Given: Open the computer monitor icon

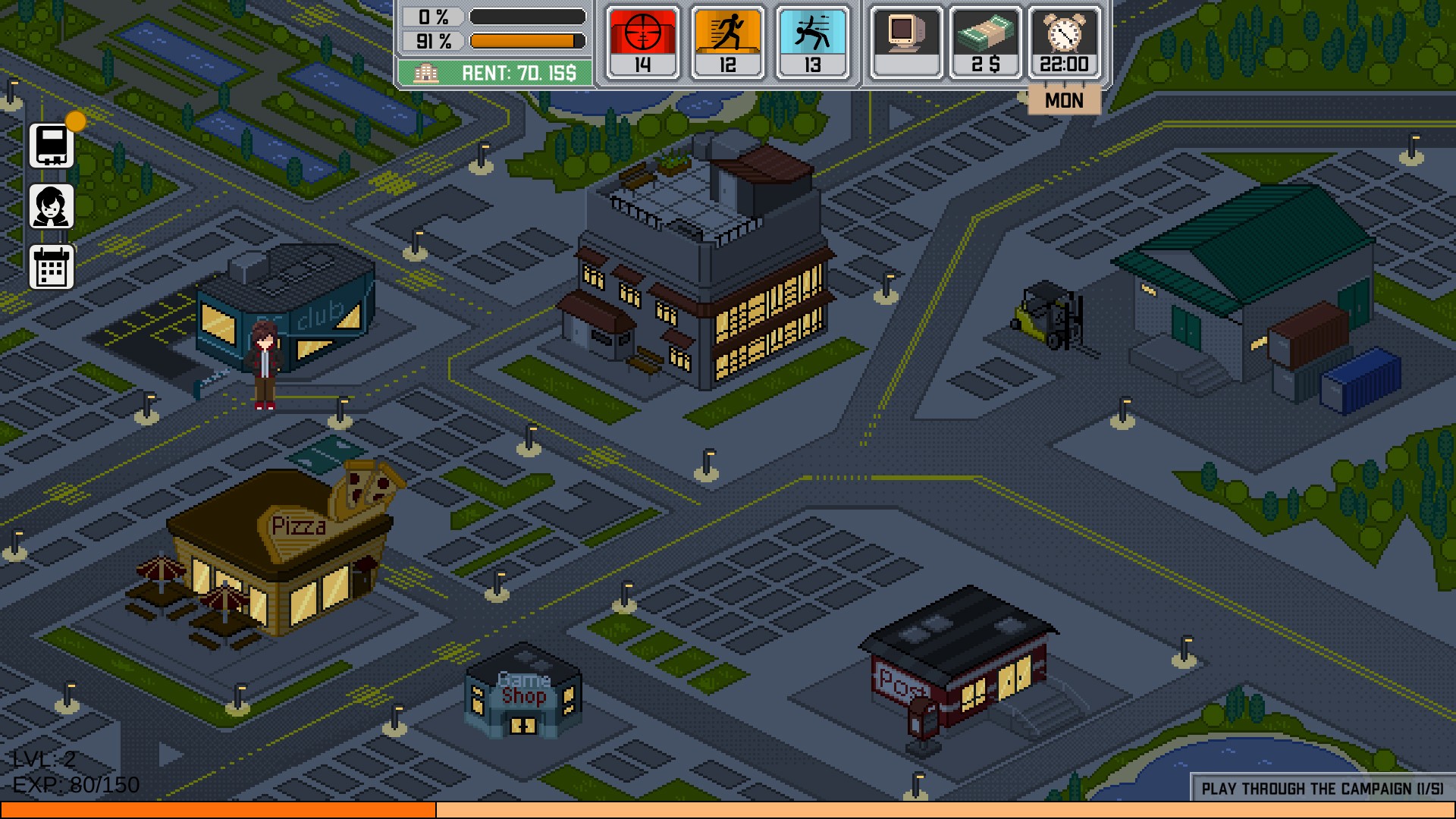Looking at the screenshot, I should pos(906,42).
